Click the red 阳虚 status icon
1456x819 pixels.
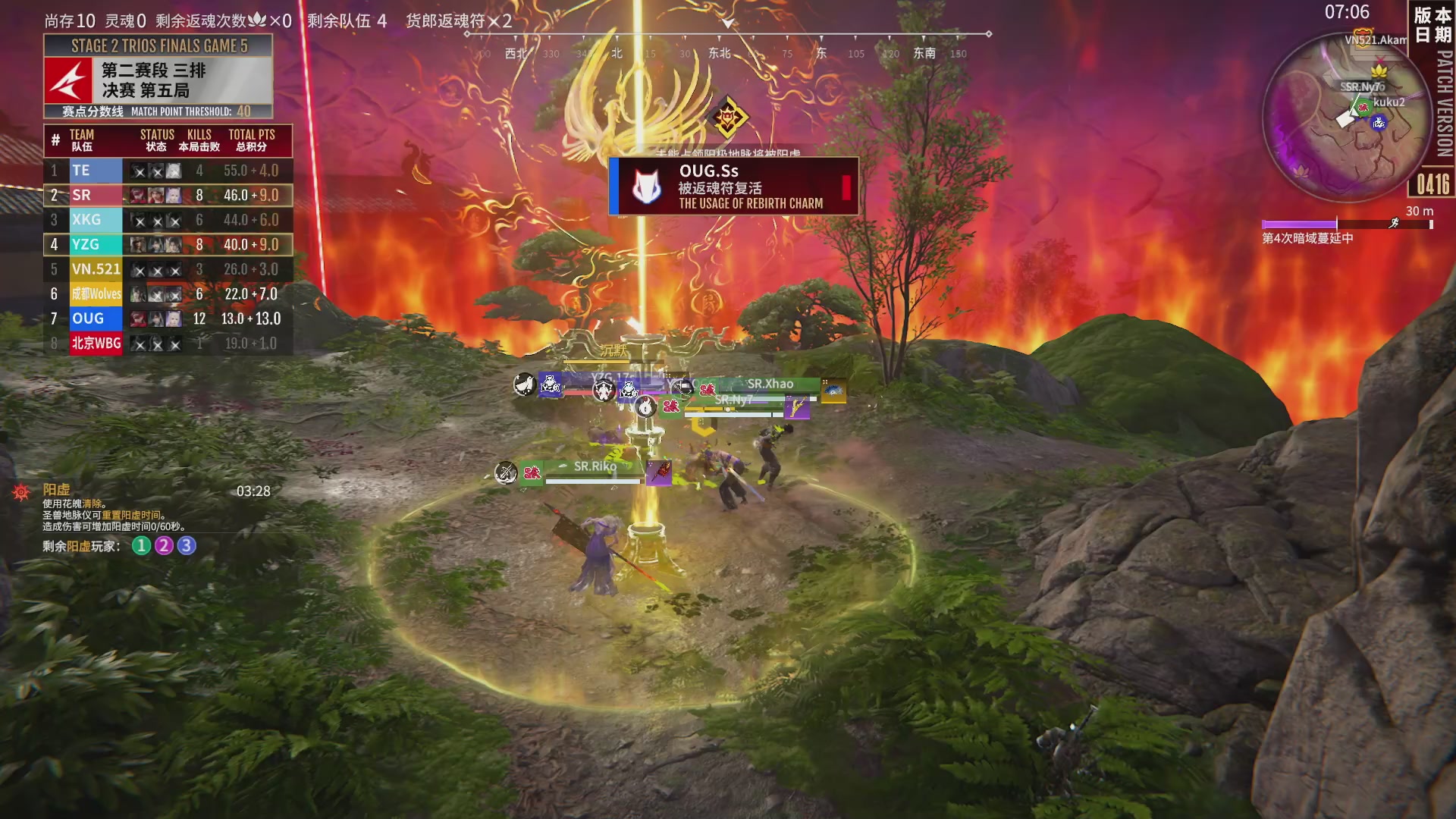click(21, 493)
